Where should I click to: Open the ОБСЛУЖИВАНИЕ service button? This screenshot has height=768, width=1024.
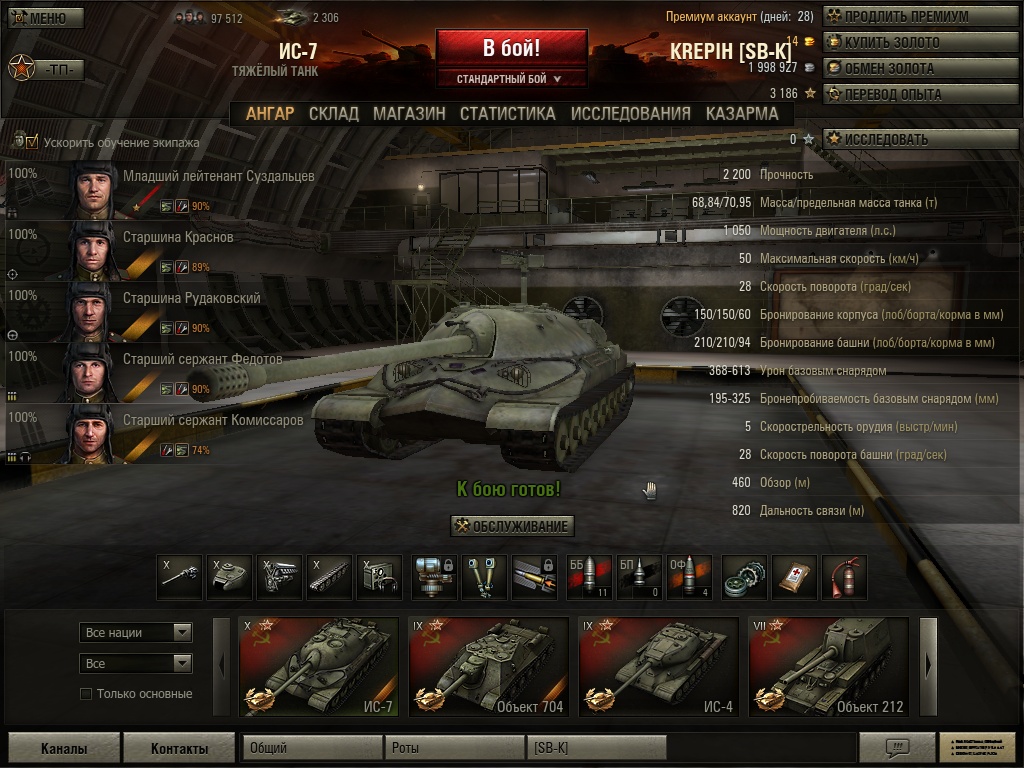[512, 527]
